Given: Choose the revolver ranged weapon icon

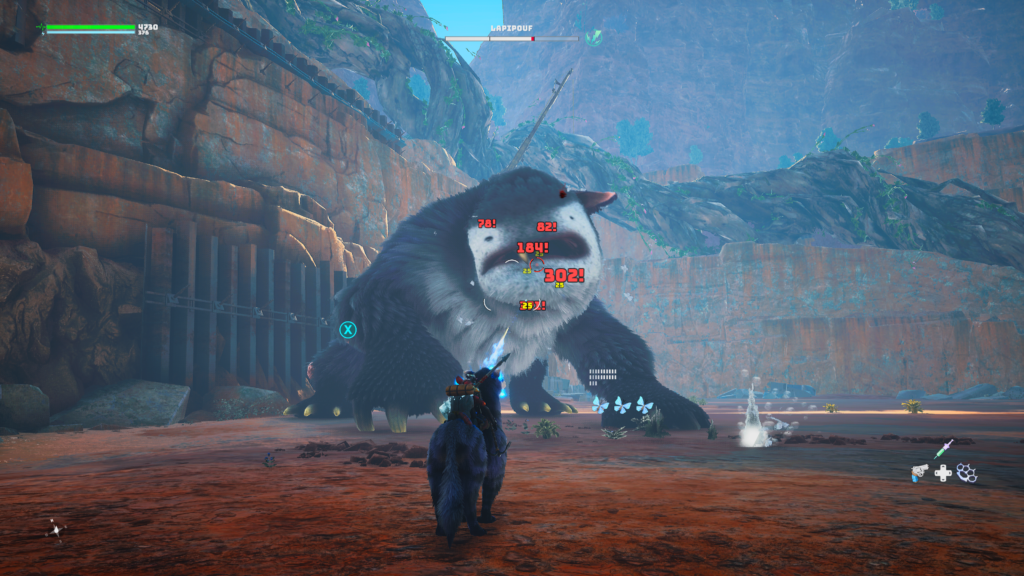Looking at the screenshot, I should [919, 473].
